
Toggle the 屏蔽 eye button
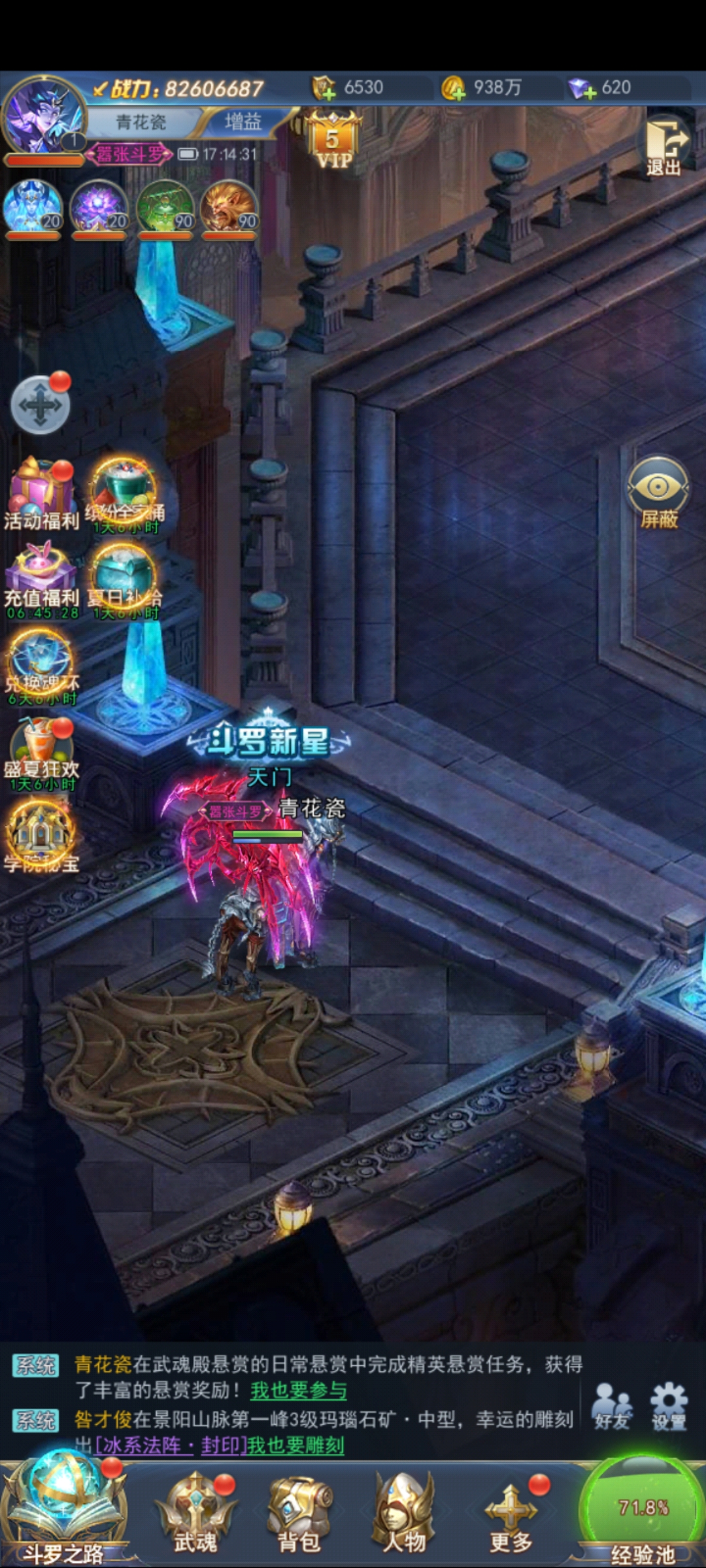pyautogui.click(x=658, y=492)
